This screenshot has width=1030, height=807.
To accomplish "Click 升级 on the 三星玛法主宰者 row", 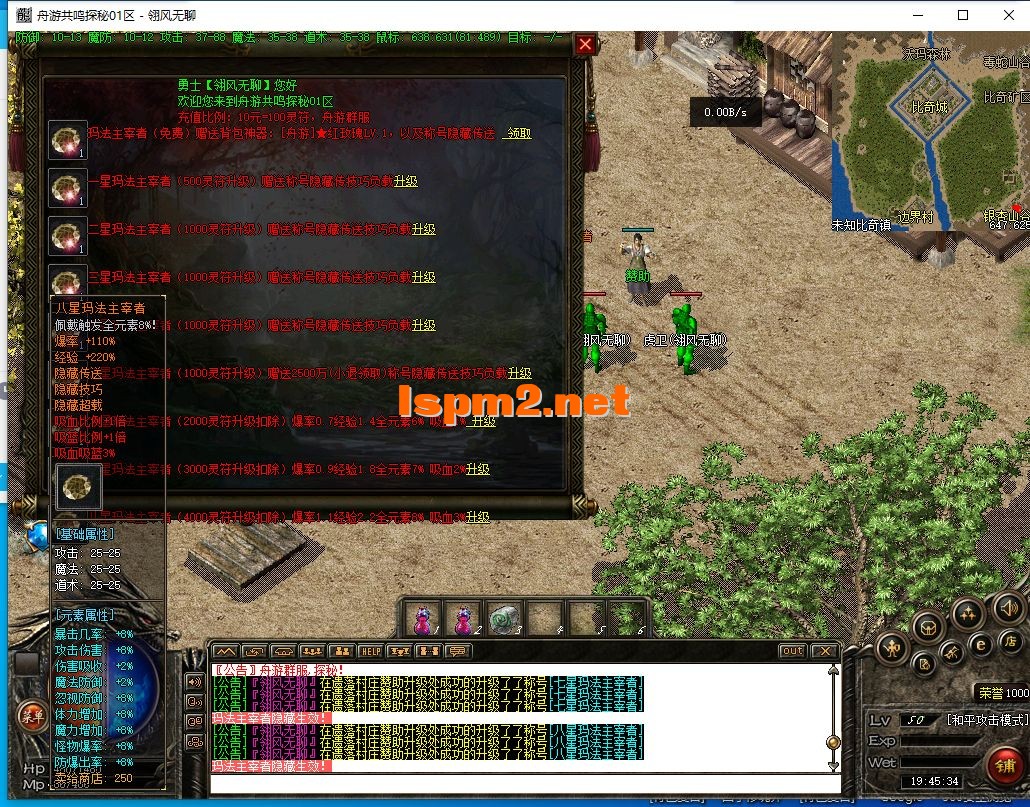I will pos(423,277).
